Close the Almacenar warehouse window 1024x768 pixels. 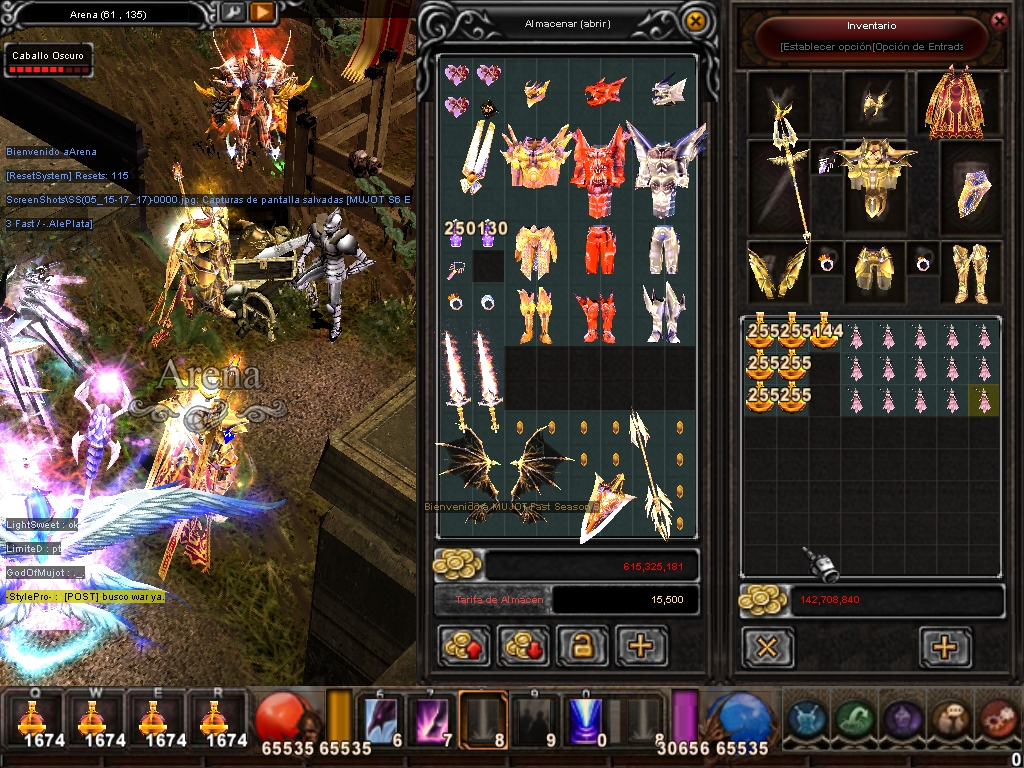click(694, 21)
